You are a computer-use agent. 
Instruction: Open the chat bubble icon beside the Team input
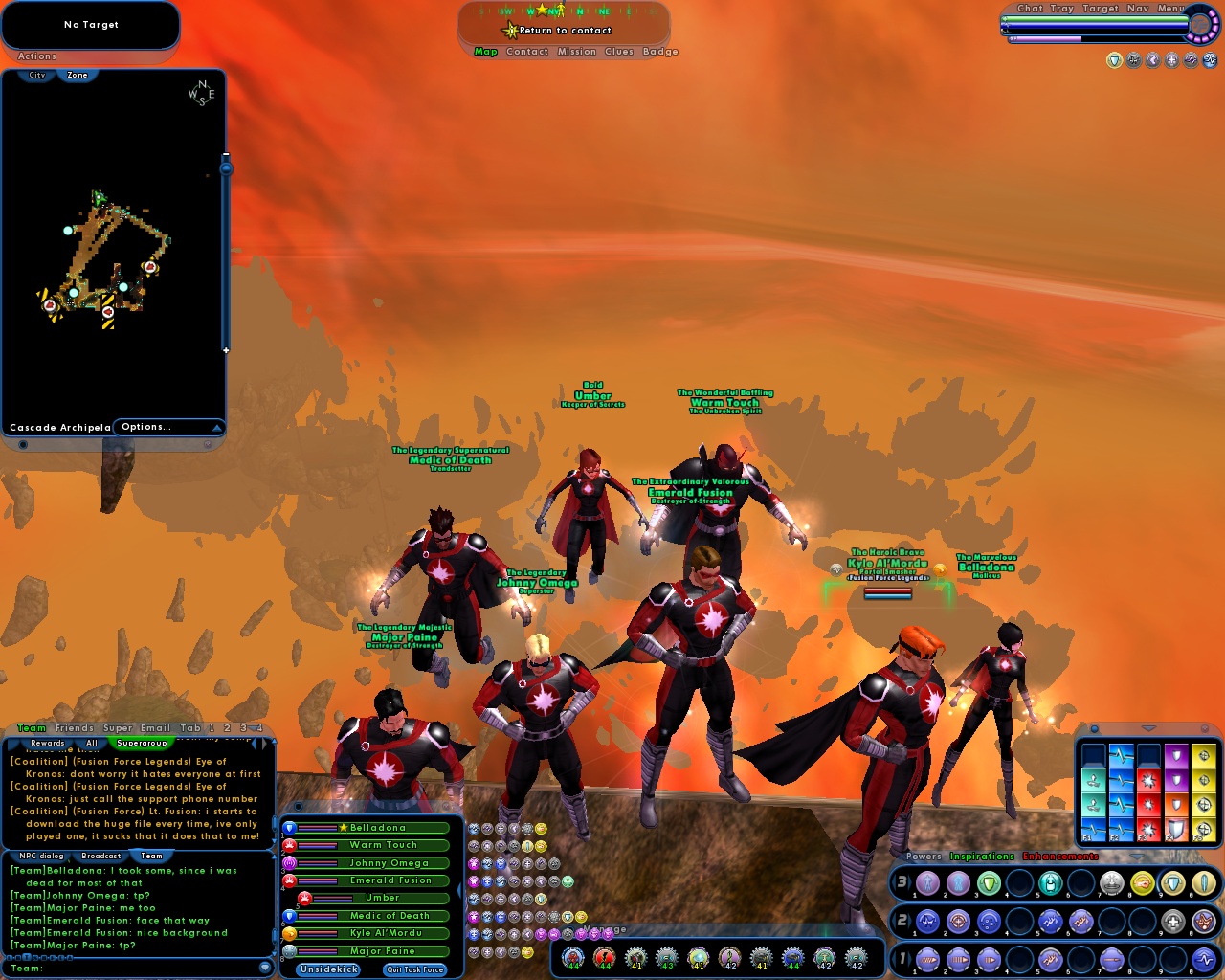tap(265, 967)
